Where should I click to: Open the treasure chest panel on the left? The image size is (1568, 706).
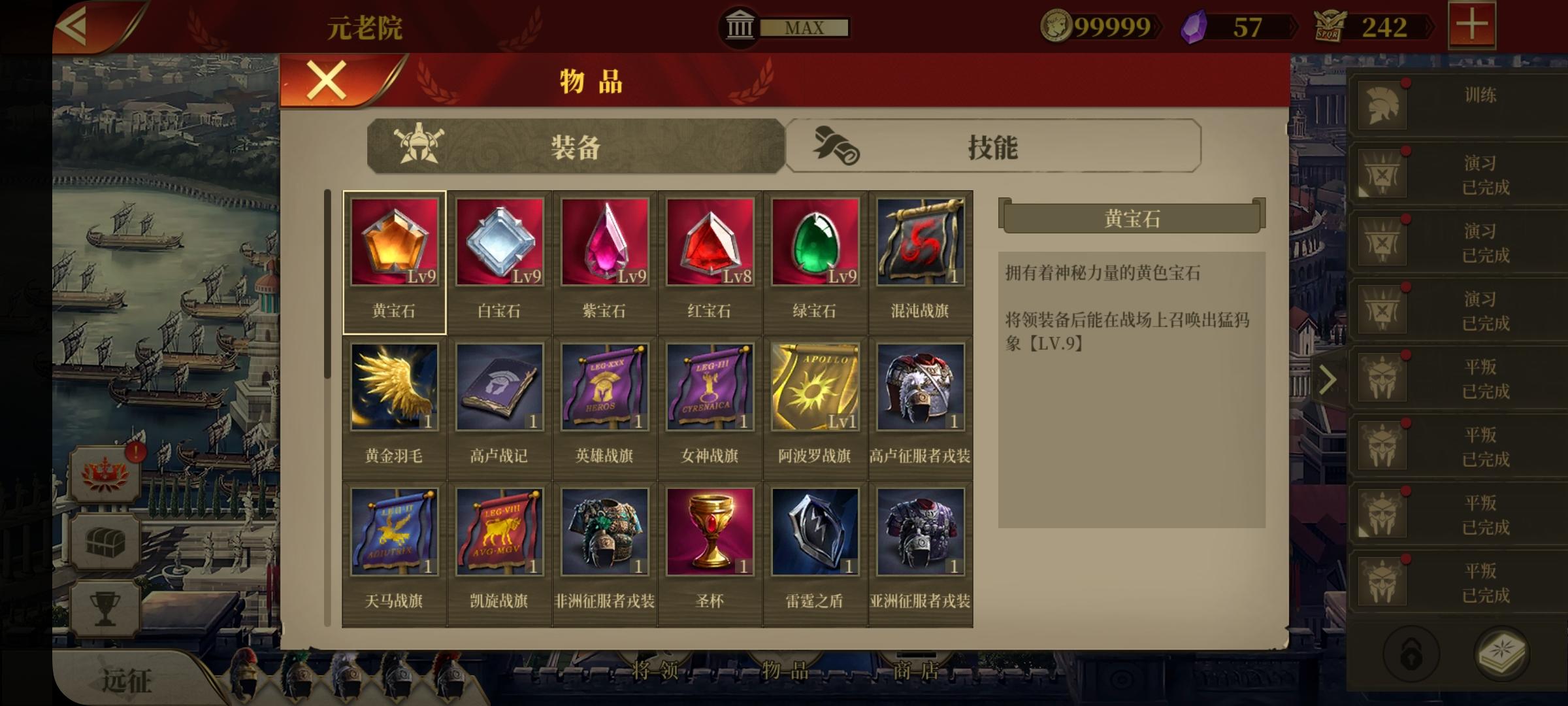tap(106, 543)
